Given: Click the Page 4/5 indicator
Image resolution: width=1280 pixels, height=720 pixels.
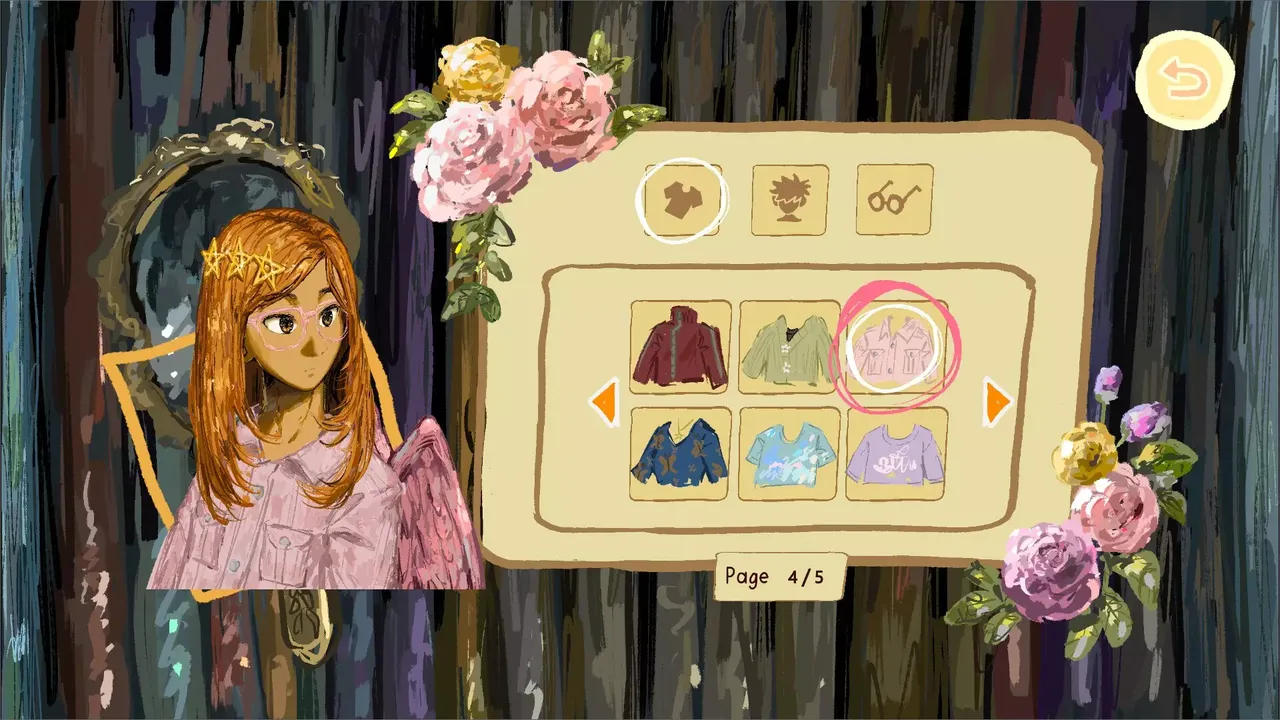Looking at the screenshot, I should point(779,577).
